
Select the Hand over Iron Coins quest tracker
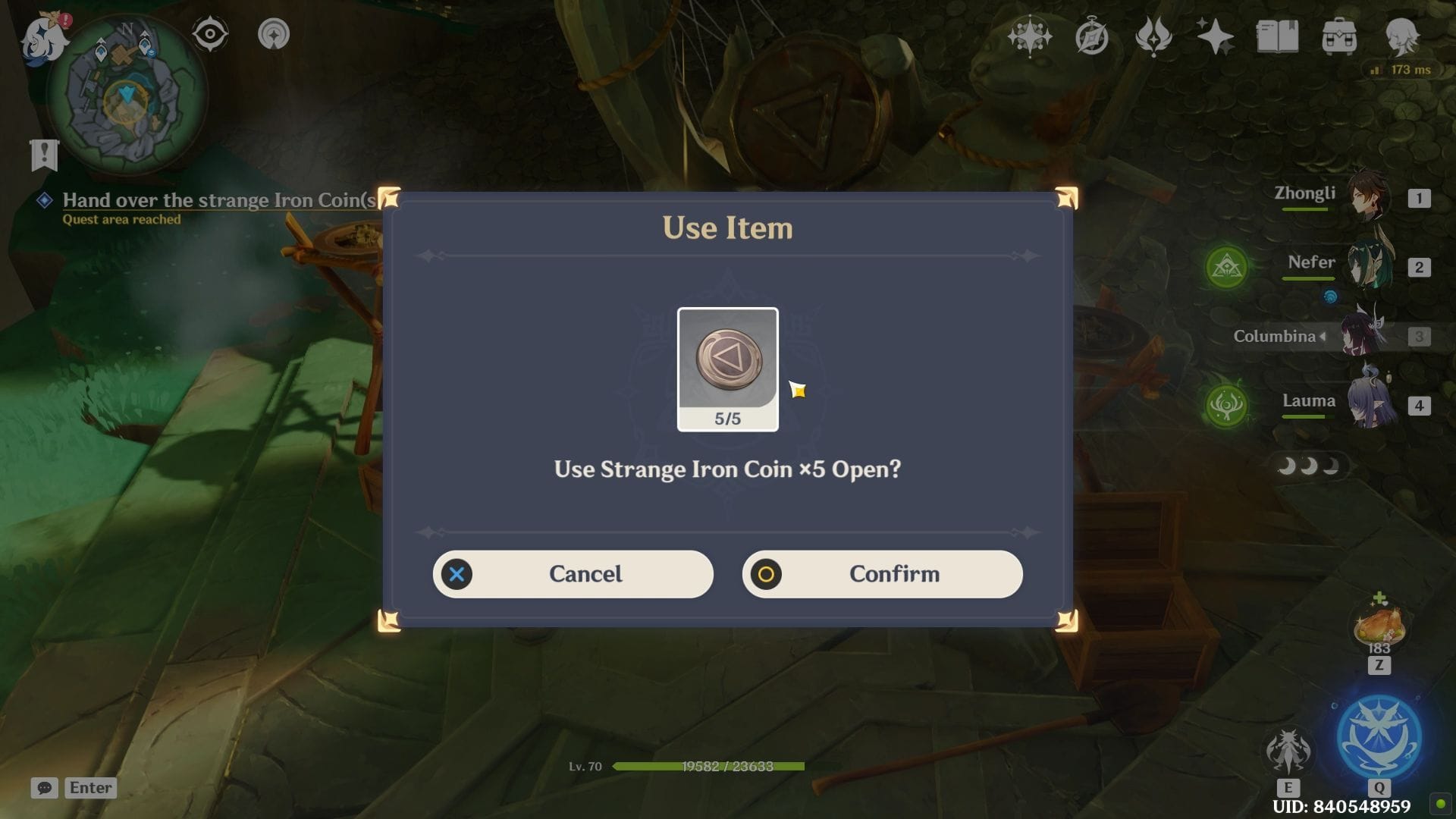point(218,200)
